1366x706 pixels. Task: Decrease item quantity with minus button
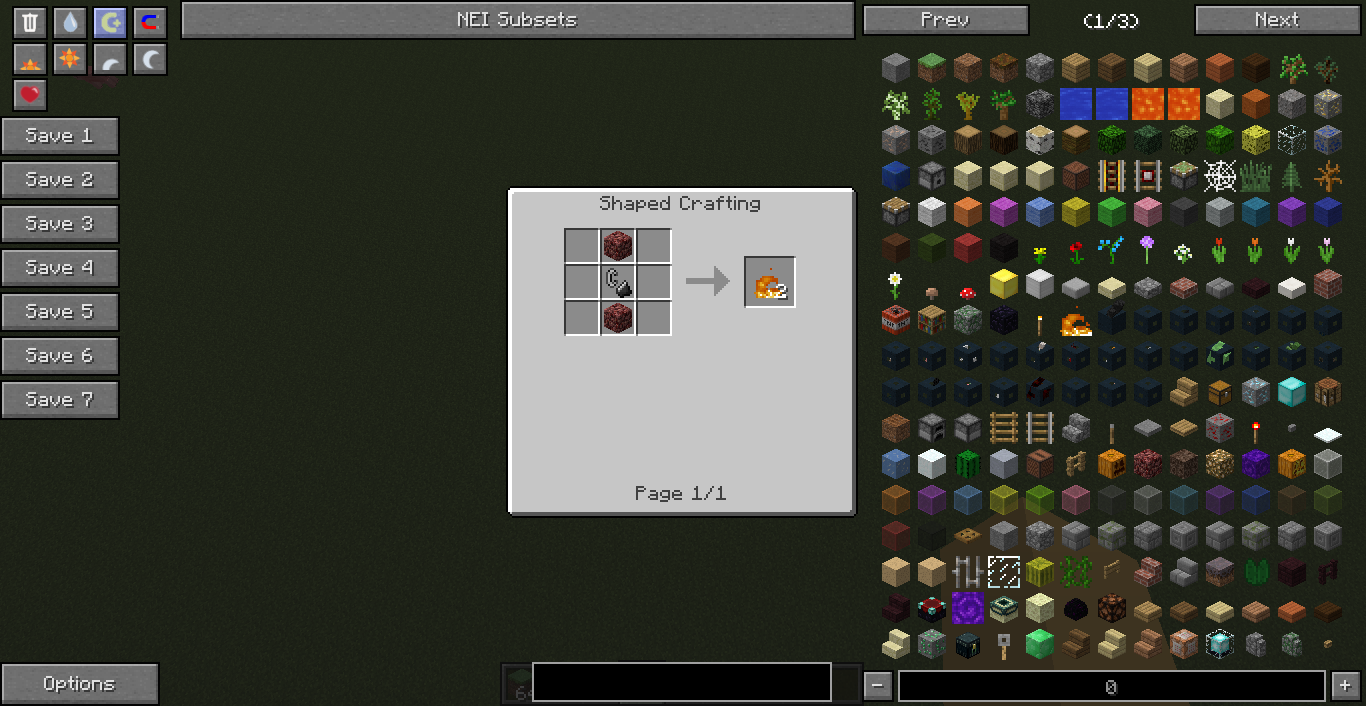coord(877,686)
